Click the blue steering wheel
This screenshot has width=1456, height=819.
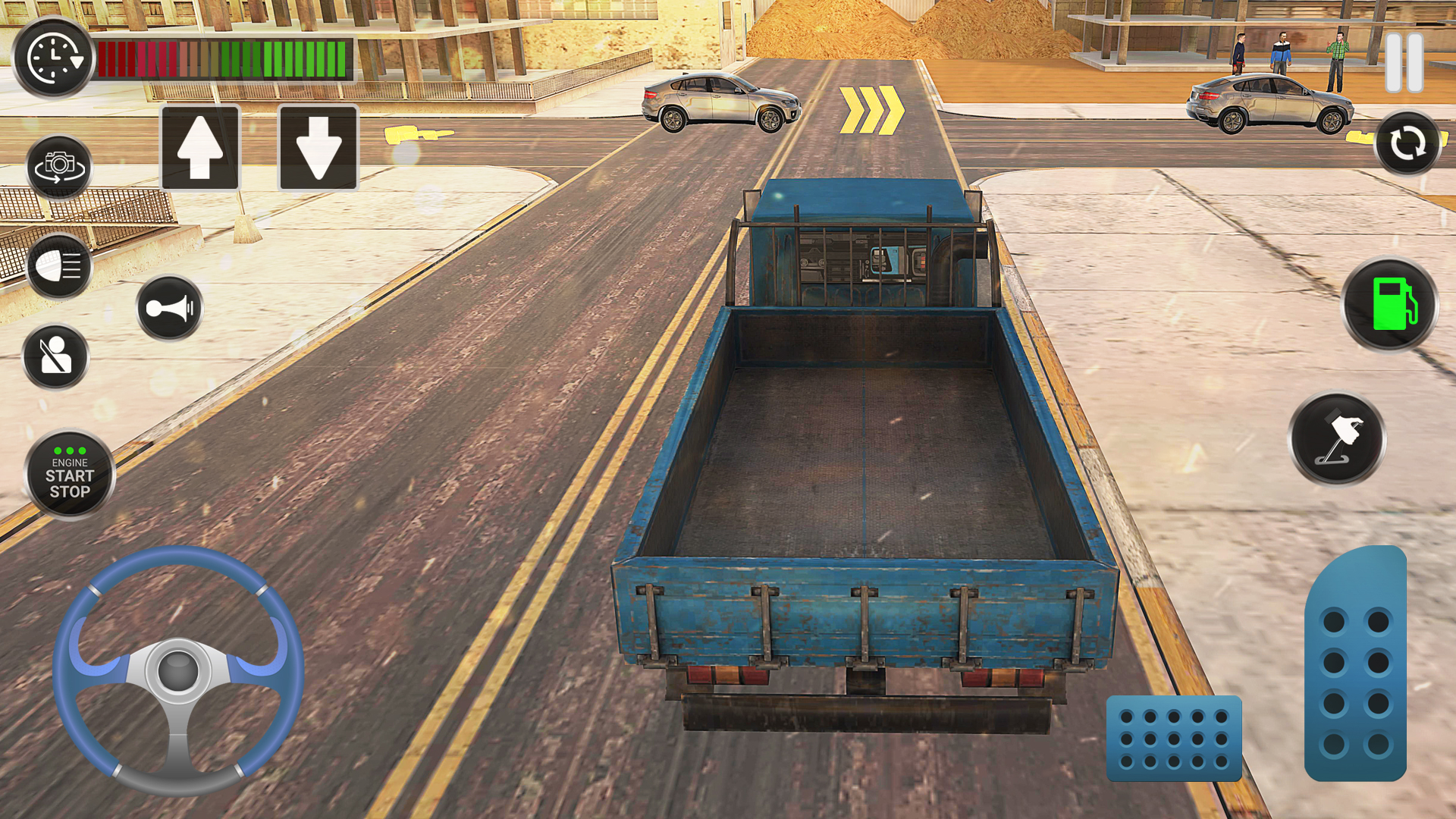coord(178,670)
